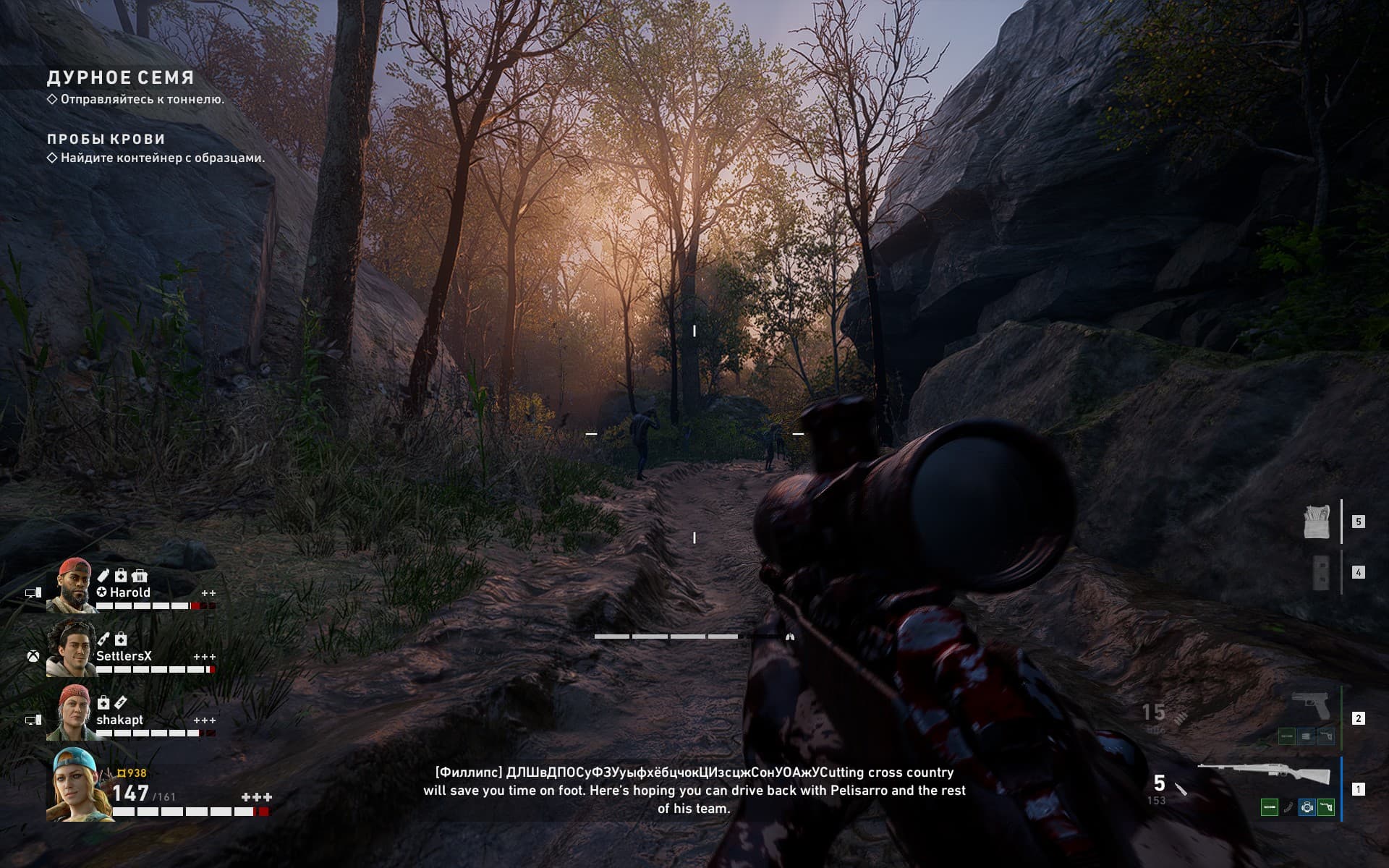The image size is (1389, 868).
Task: Open the Пробы крови secondary objective
Action: coord(106,139)
